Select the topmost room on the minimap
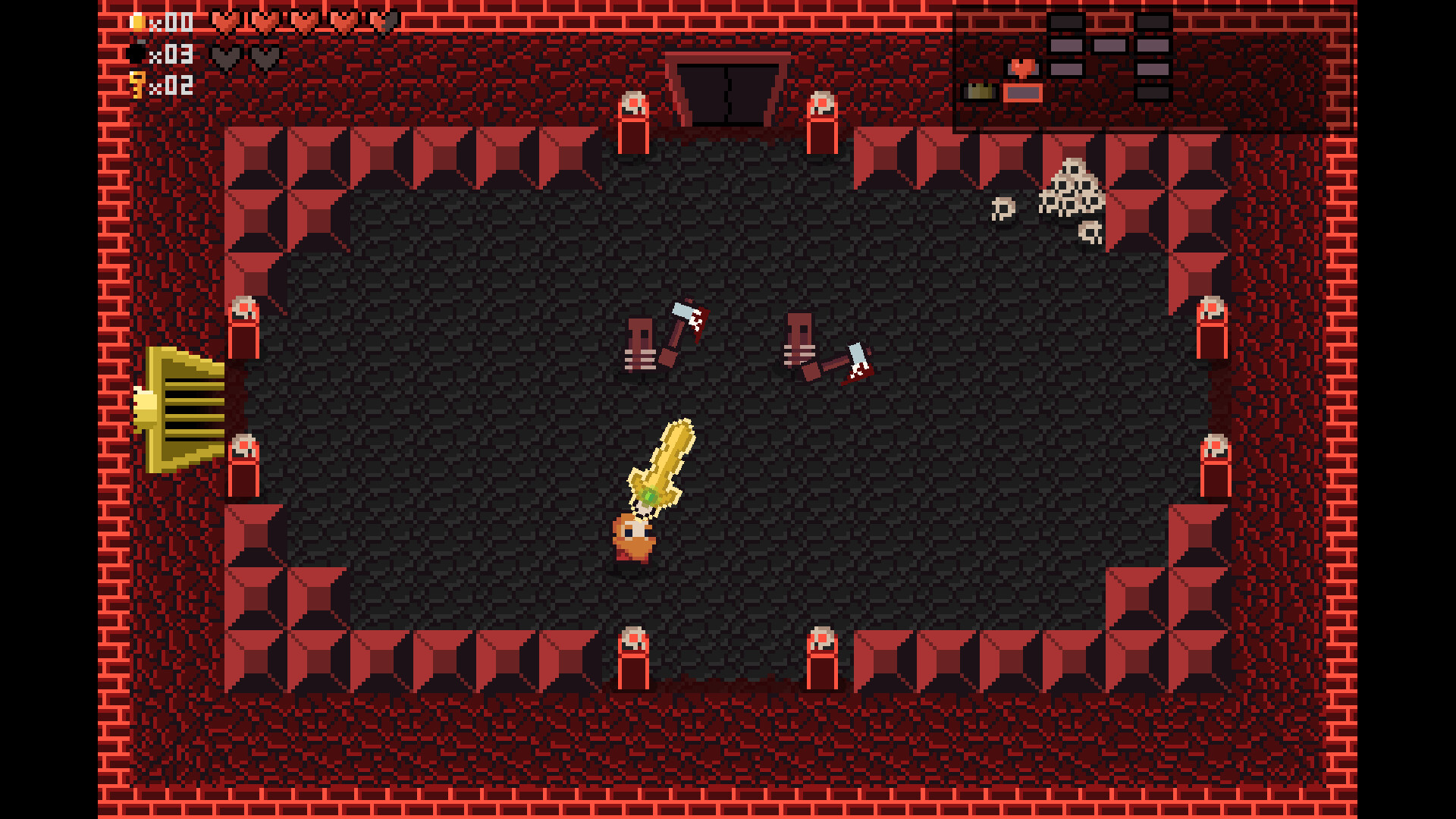Viewport: 1456px width, 819px height. 1065,20
